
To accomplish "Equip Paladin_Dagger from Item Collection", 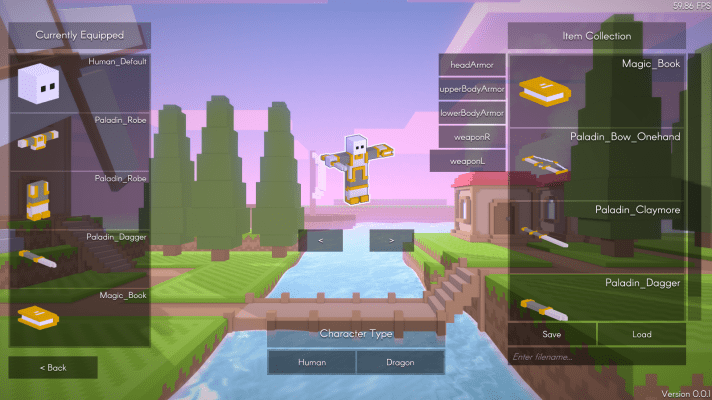I will [597, 298].
